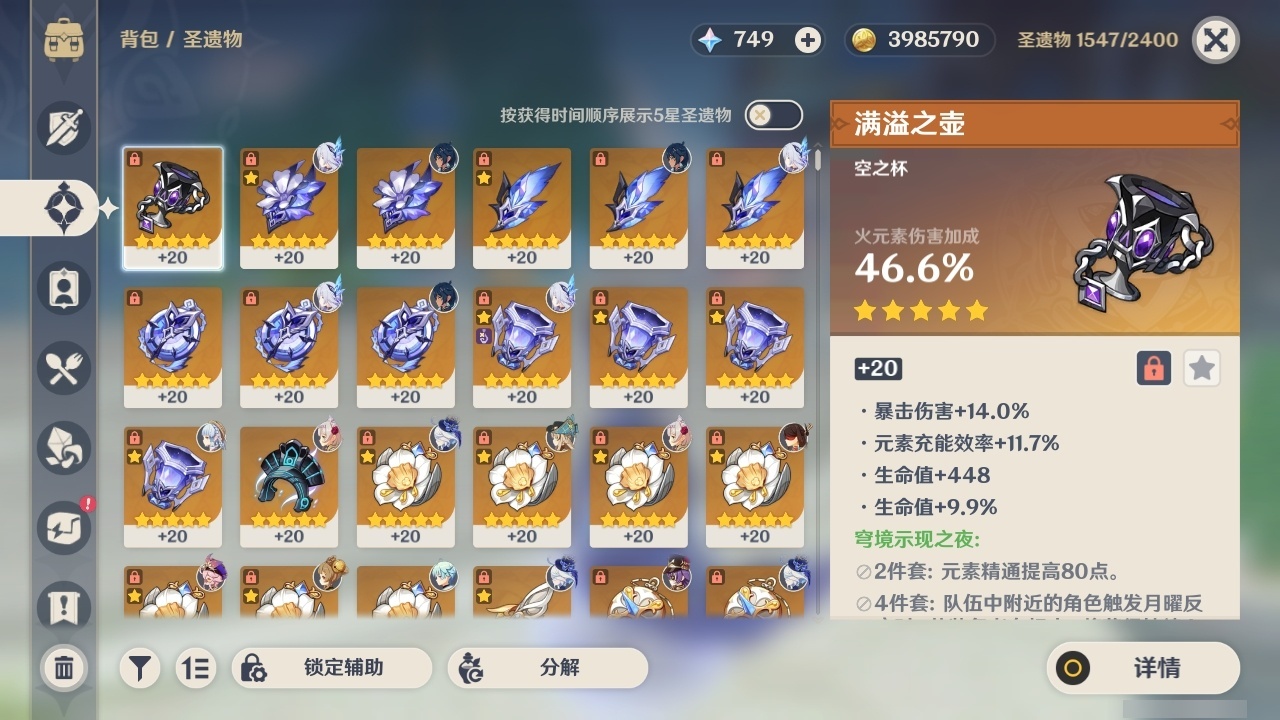The image size is (1280, 720).
Task: Open the filter options panel
Action: [x=140, y=668]
